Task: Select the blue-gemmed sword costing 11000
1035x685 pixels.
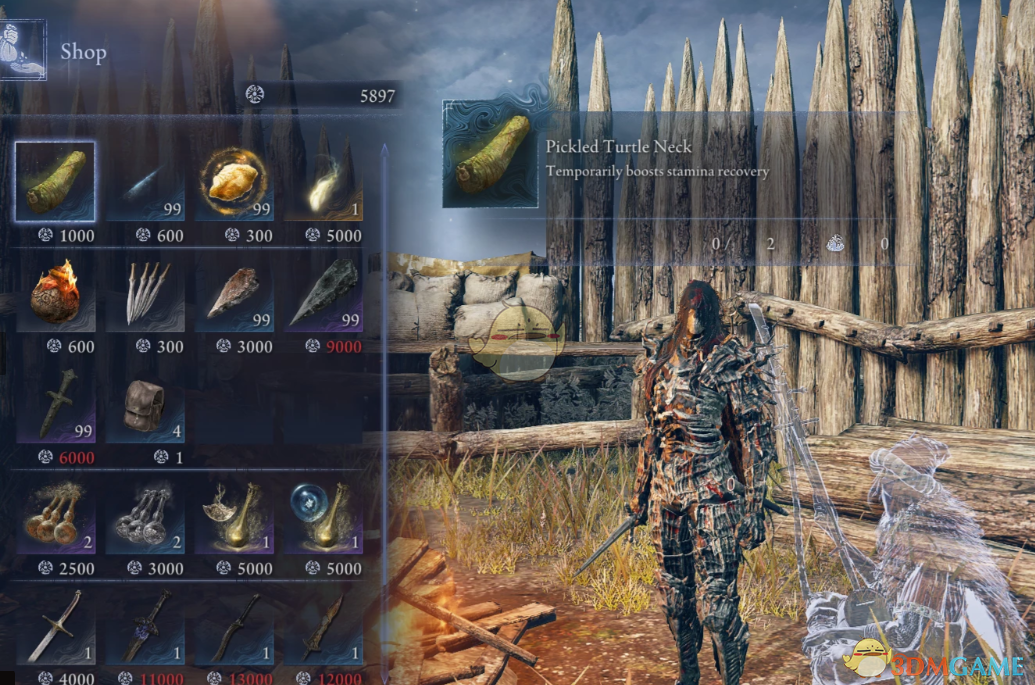Action: (x=146, y=627)
